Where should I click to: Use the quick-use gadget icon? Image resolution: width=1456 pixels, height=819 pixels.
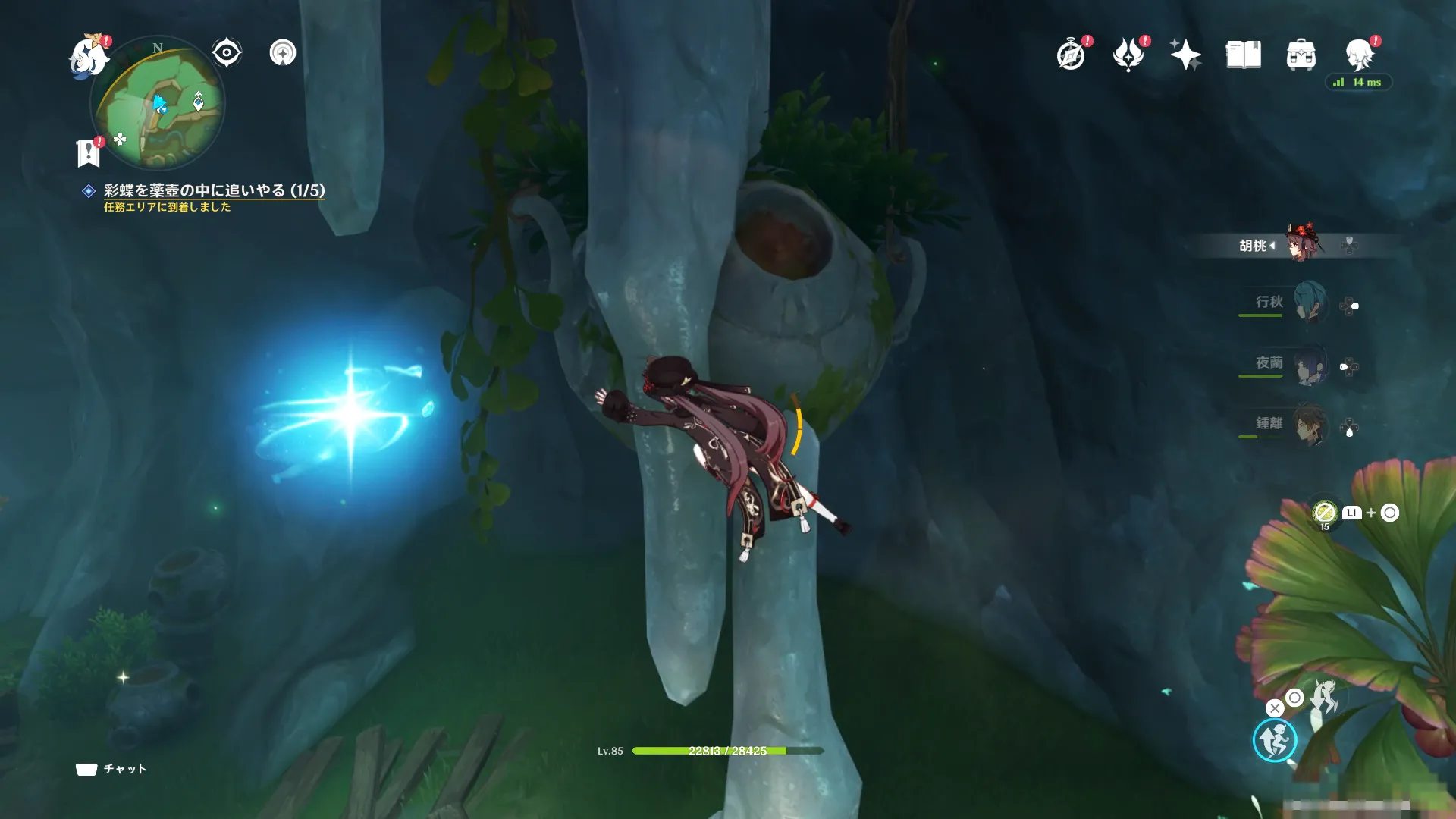pos(1324,513)
